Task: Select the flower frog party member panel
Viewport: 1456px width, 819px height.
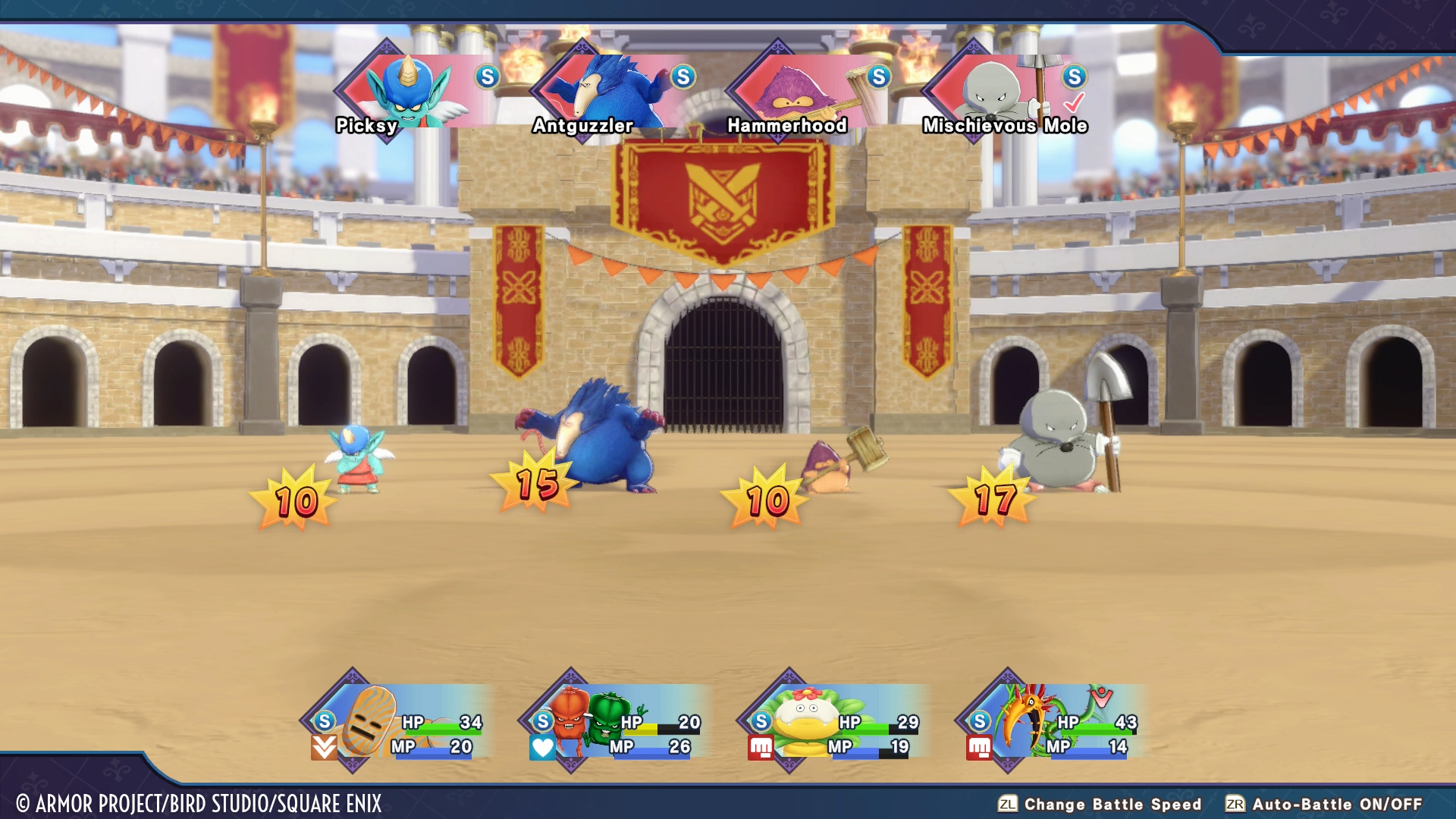Action: tap(834, 722)
